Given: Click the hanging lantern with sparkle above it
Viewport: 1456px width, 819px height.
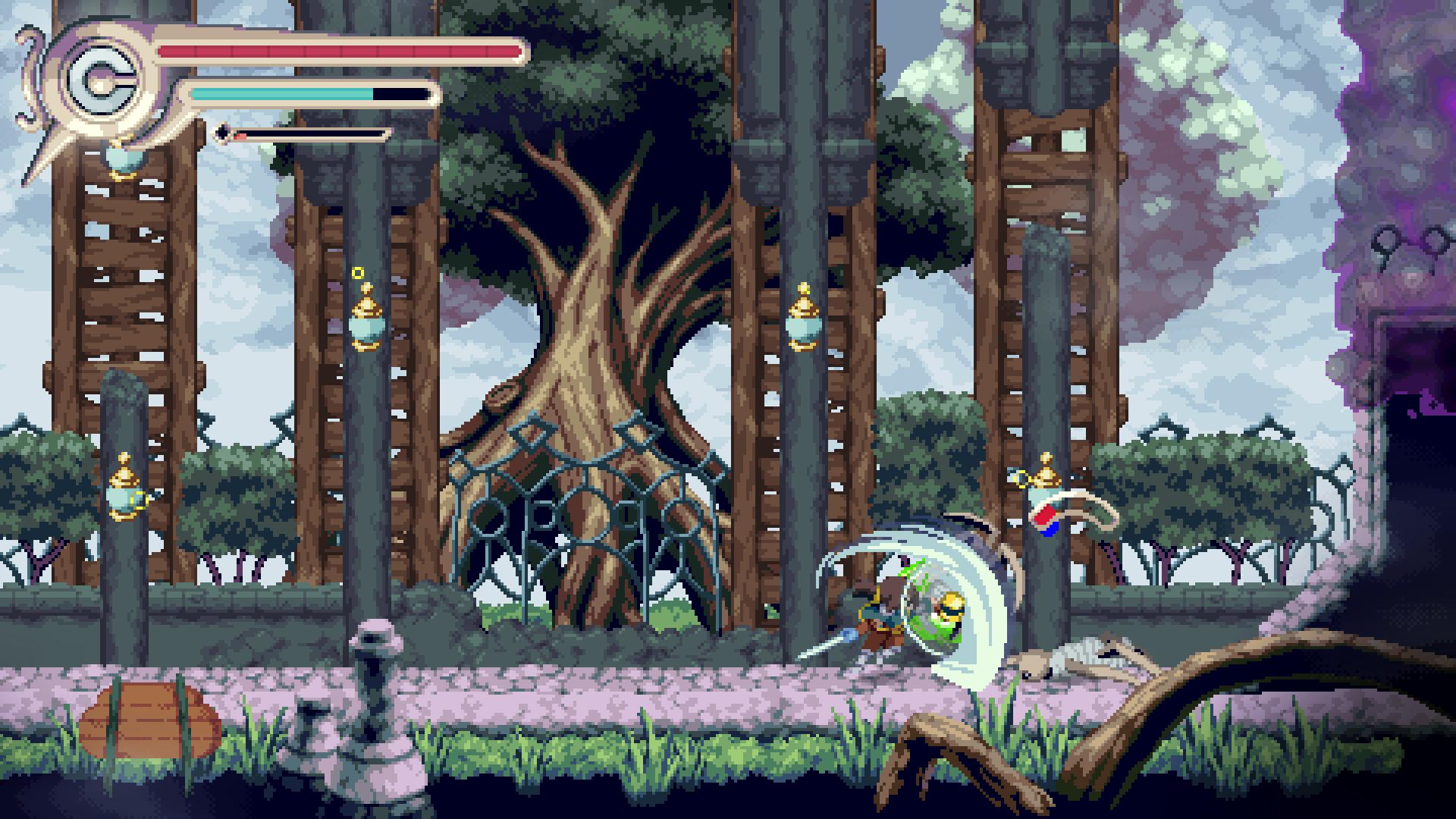Looking at the screenshot, I should coord(366,326).
